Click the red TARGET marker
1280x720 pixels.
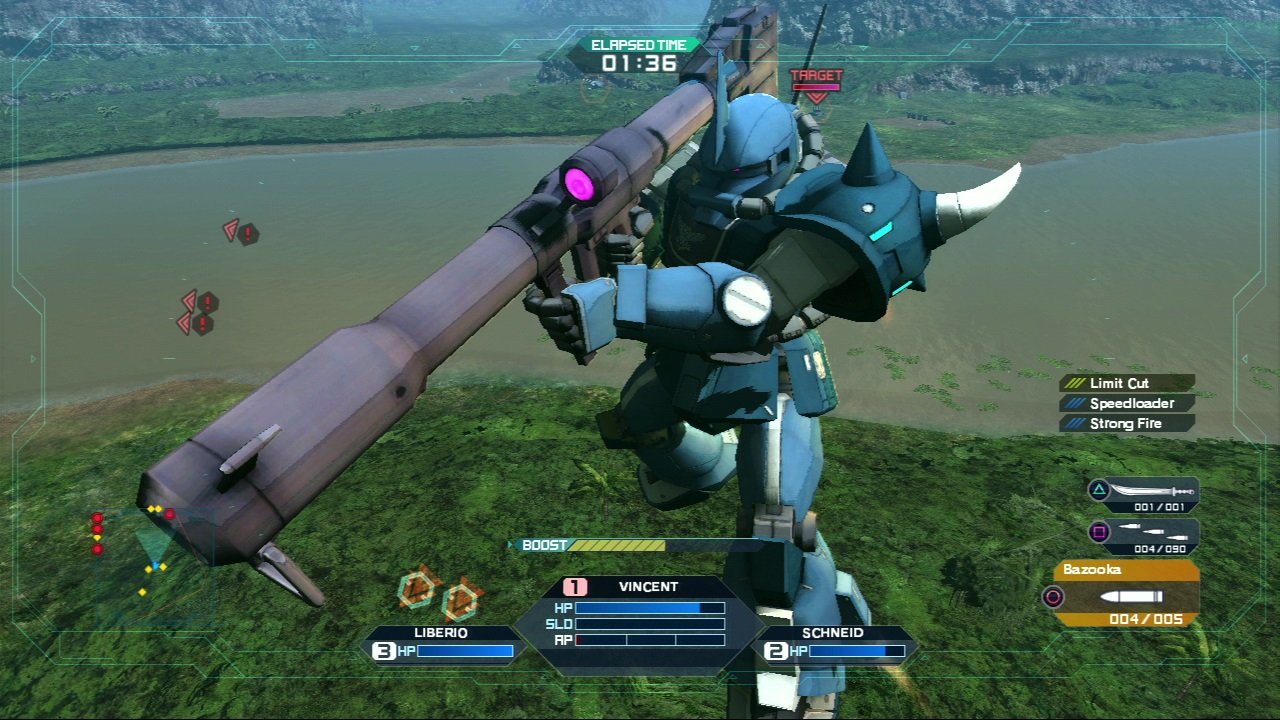[x=817, y=84]
